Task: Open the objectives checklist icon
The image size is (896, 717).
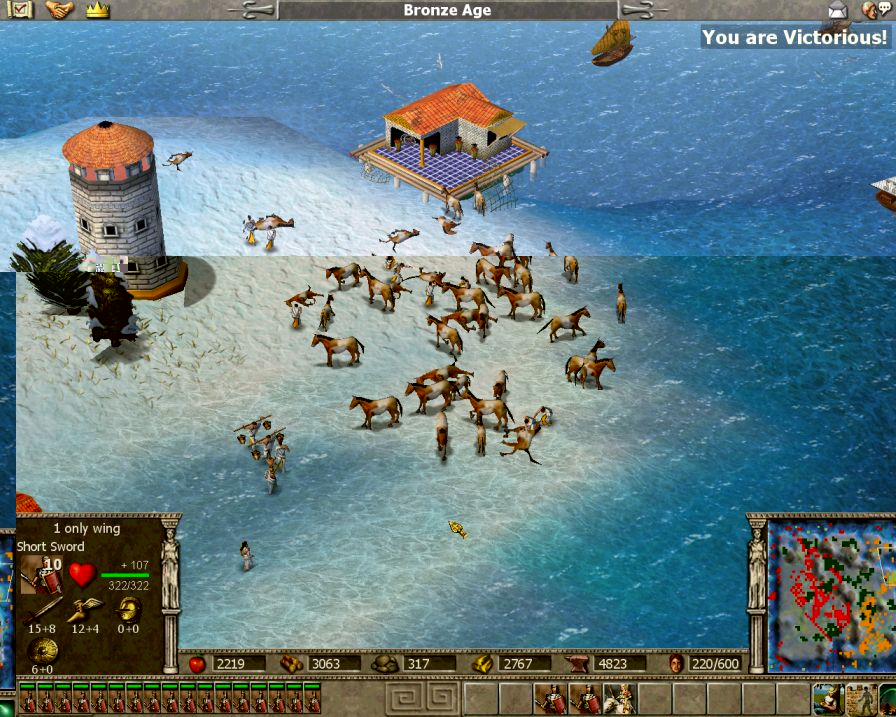Action: [21, 10]
